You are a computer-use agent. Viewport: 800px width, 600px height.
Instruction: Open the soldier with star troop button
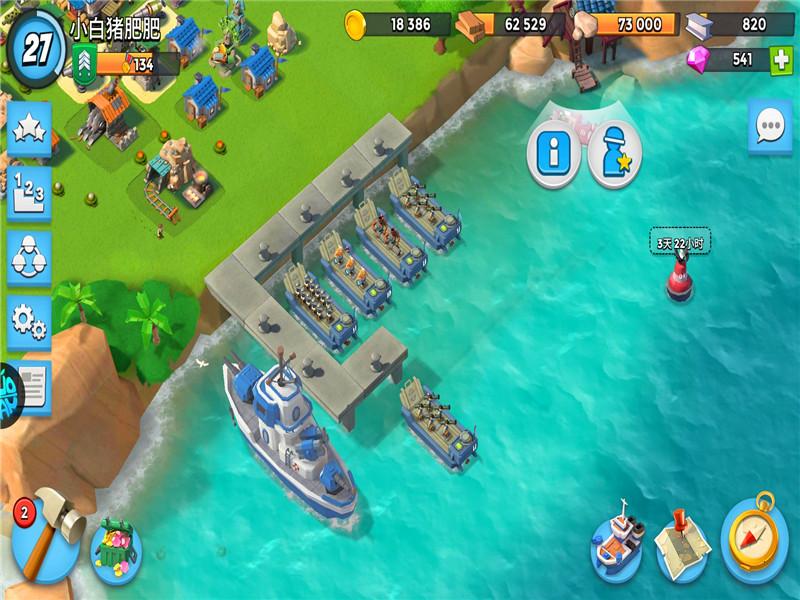point(614,155)
